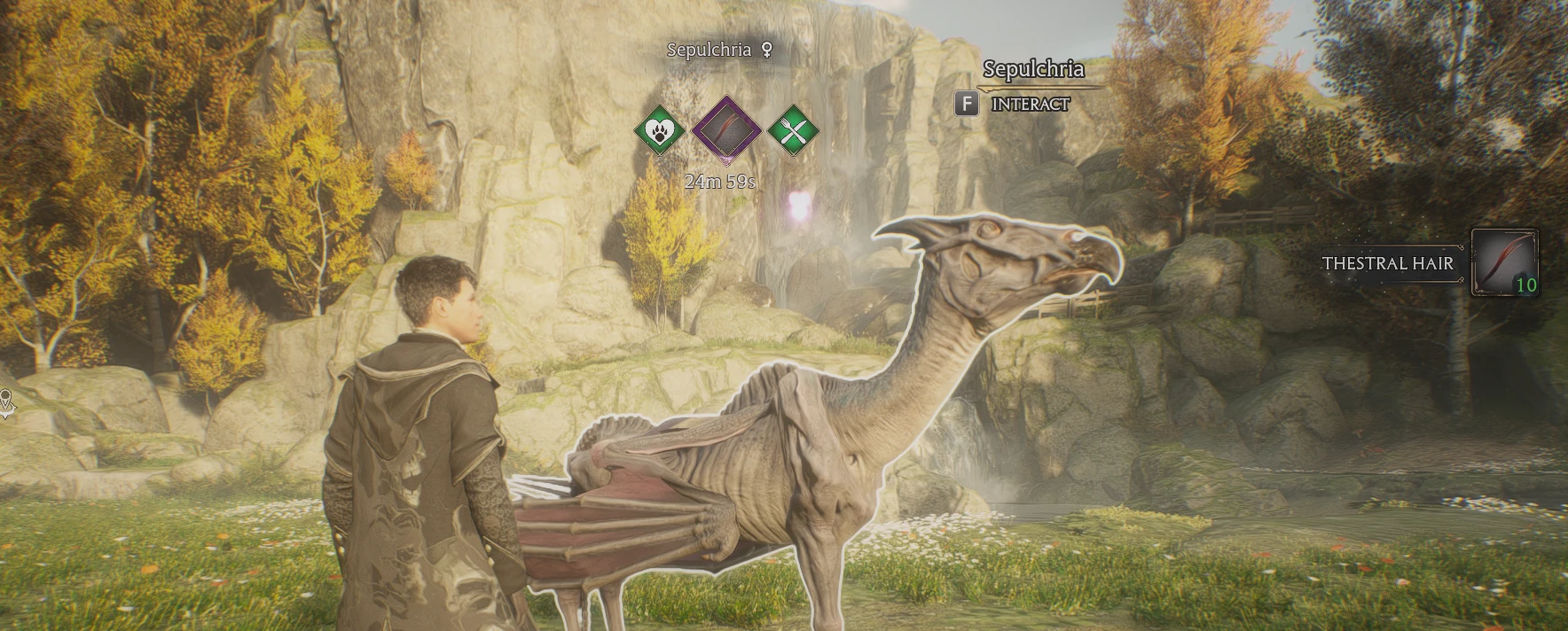Open the Thestral Hair item notification
The width and height of the screenshot is (1568, 631).
click(x=1504, y=262)
